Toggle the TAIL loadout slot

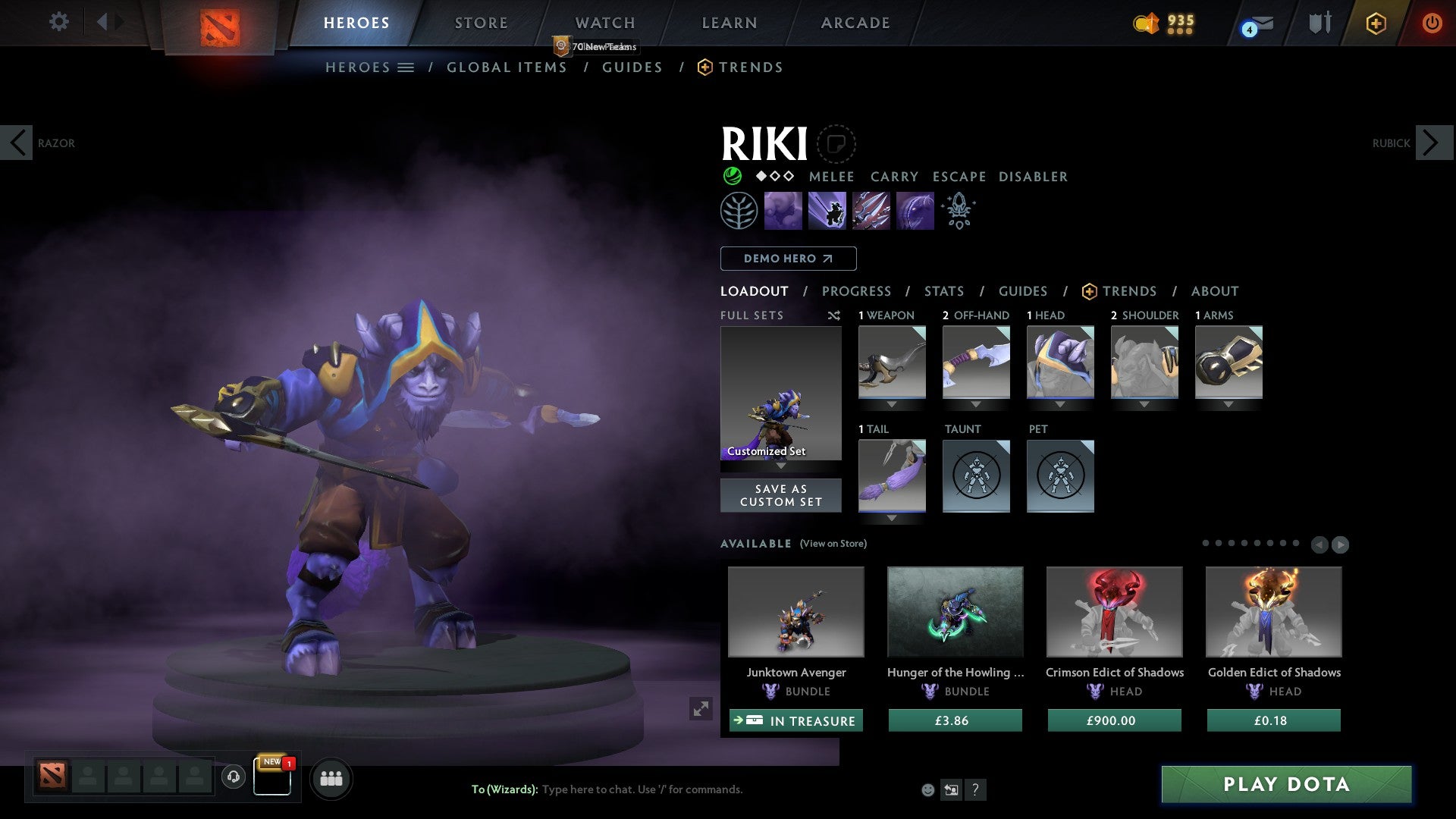click(x=892, y=476)
